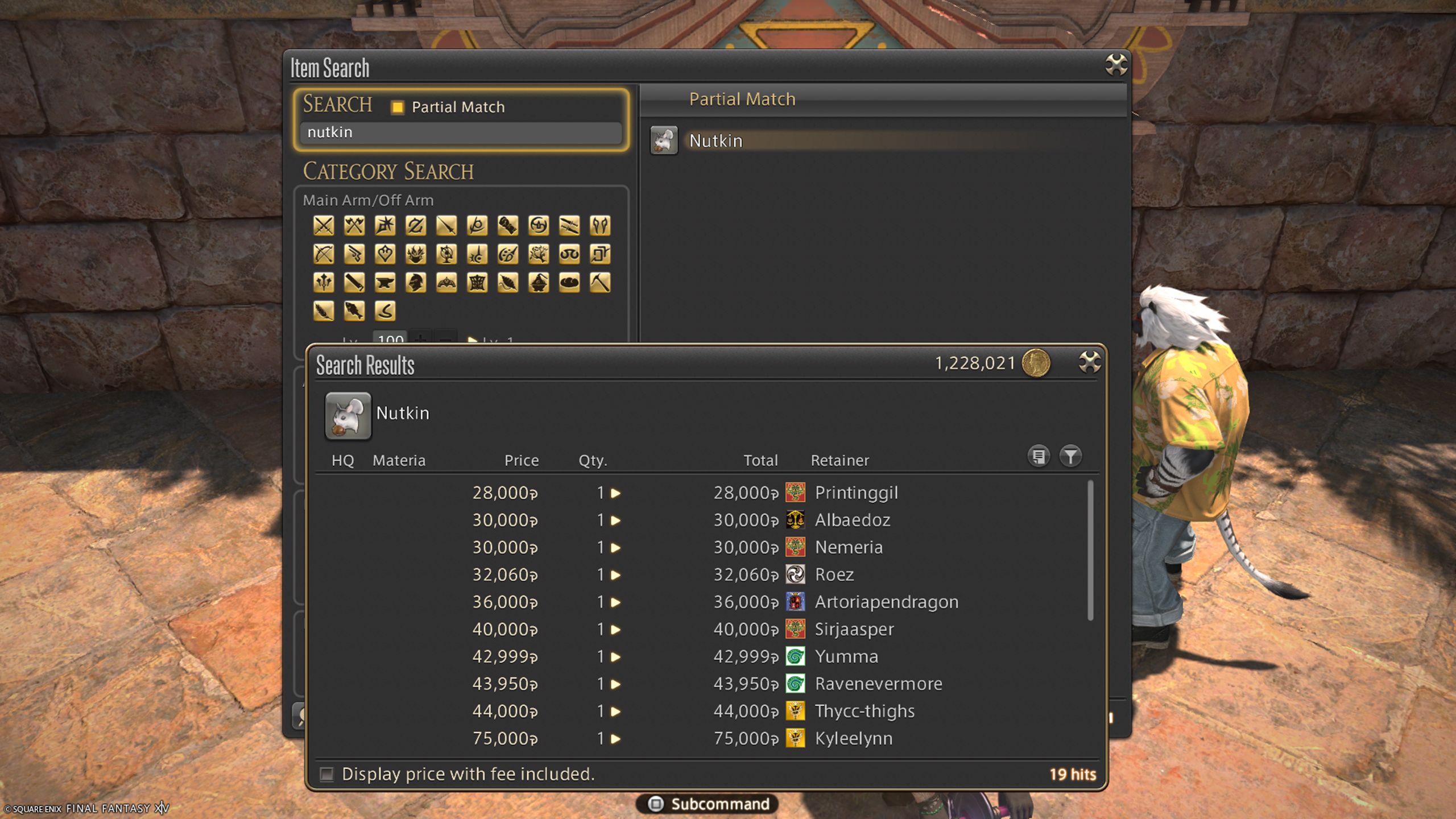
Task: Select the Marauder crossed-axes category icon
Action: pos(355,225)
